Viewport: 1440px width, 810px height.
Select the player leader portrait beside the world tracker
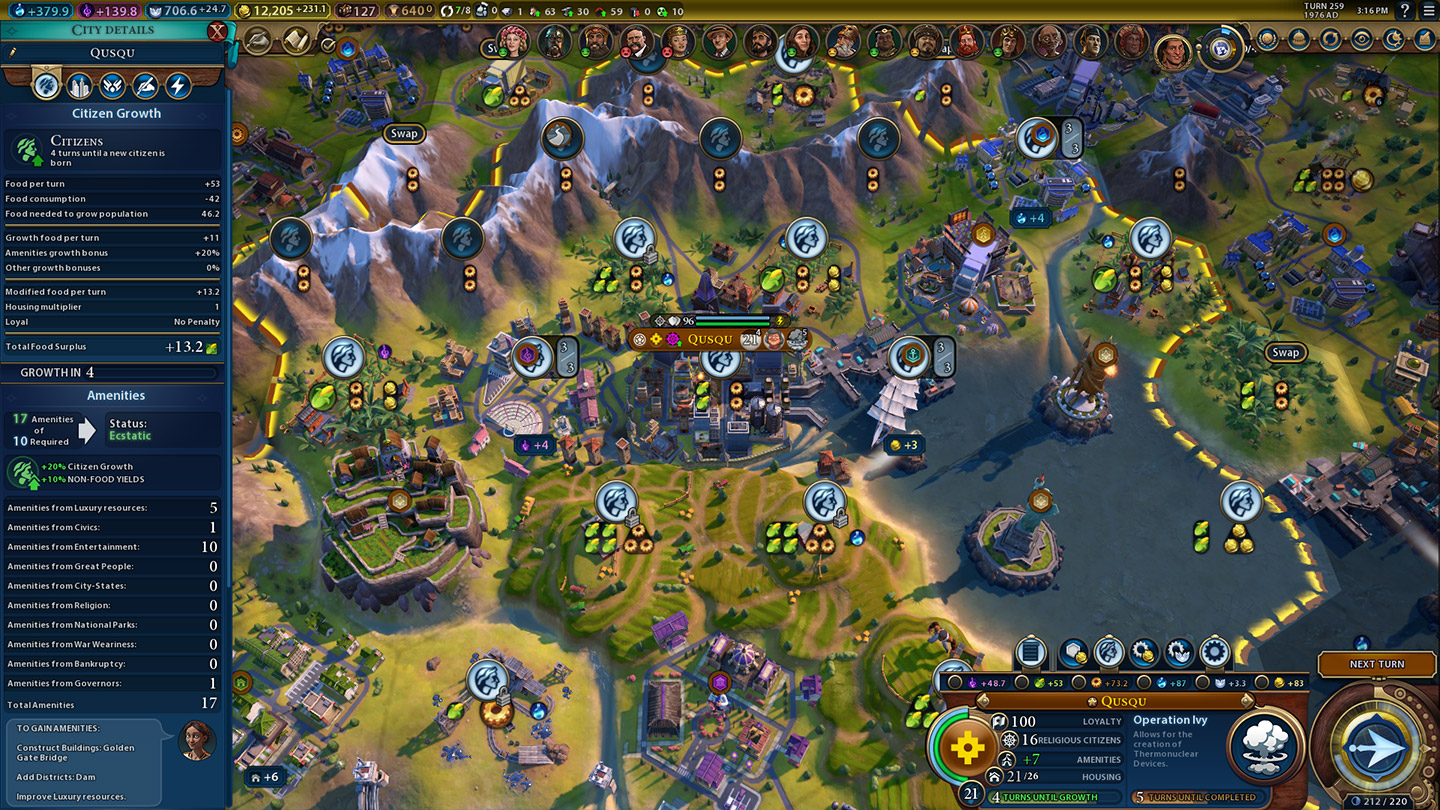[x=1175, y=51]
